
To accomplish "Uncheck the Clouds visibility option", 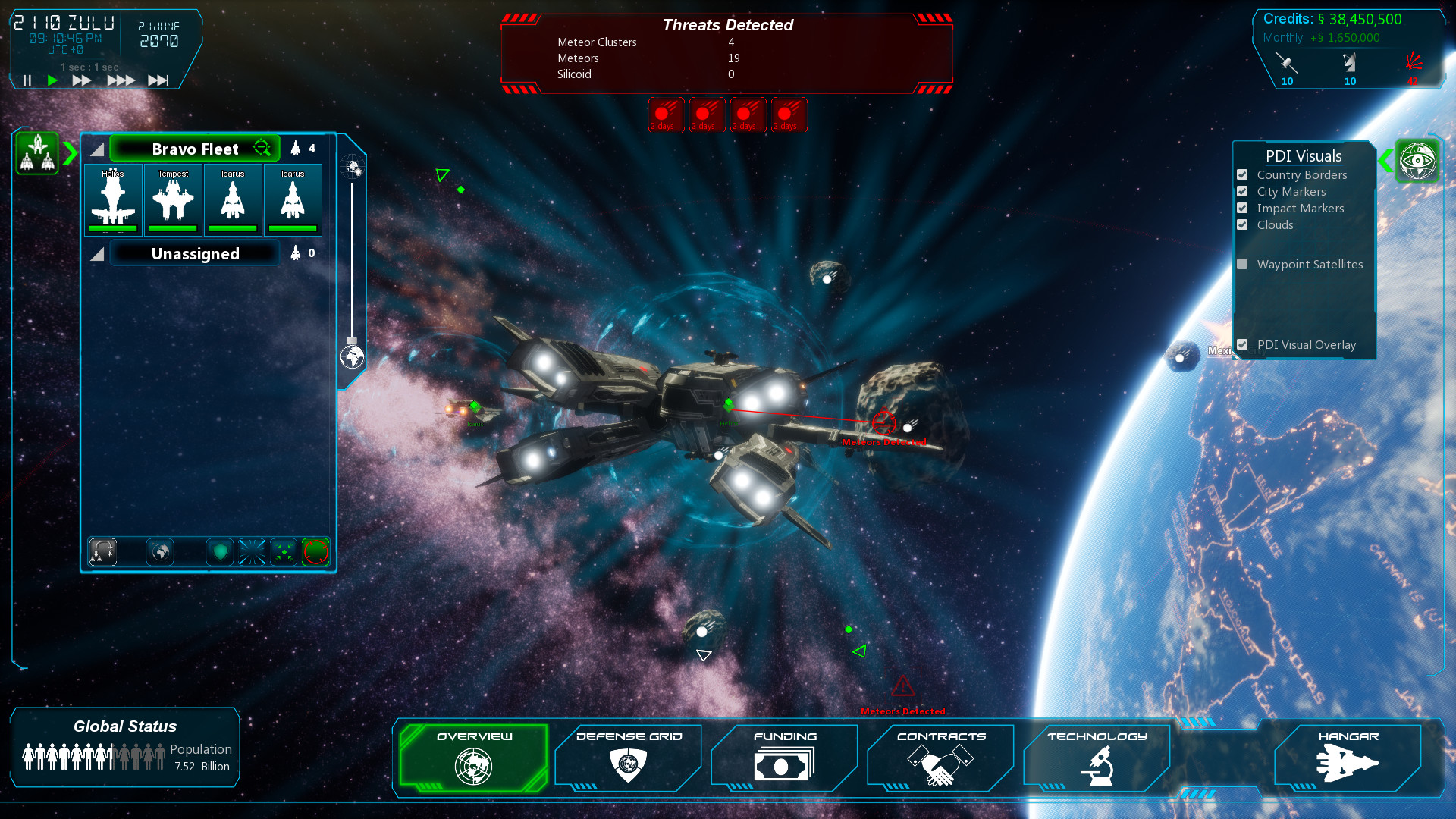I will (x=1242, y=224).
